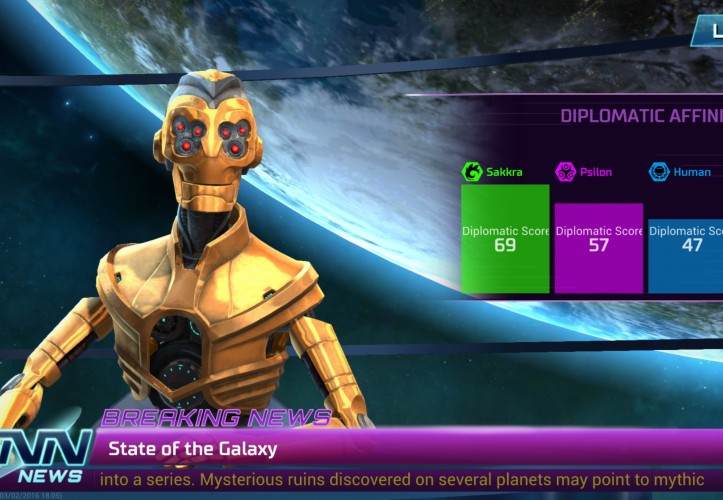Select the Psilon race entry
This screenshot has height=500, width=723.
(584, 172)
